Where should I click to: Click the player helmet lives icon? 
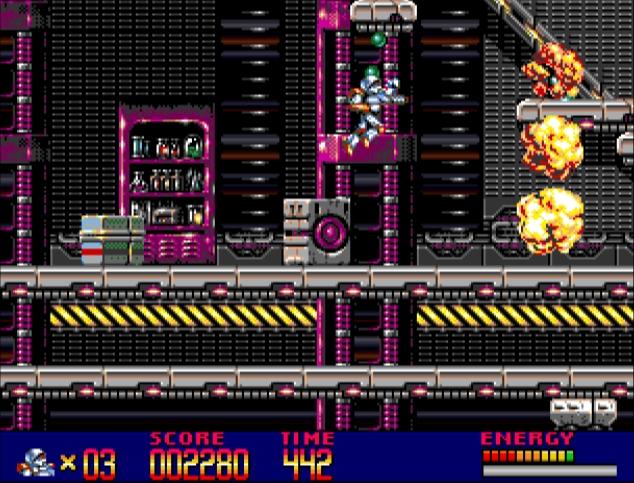coord(36,462)
